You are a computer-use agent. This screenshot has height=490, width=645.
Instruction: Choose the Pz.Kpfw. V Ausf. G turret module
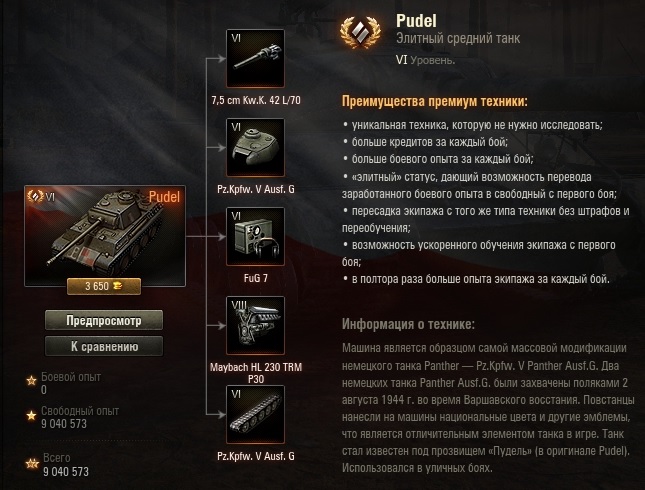coord(256,147)
